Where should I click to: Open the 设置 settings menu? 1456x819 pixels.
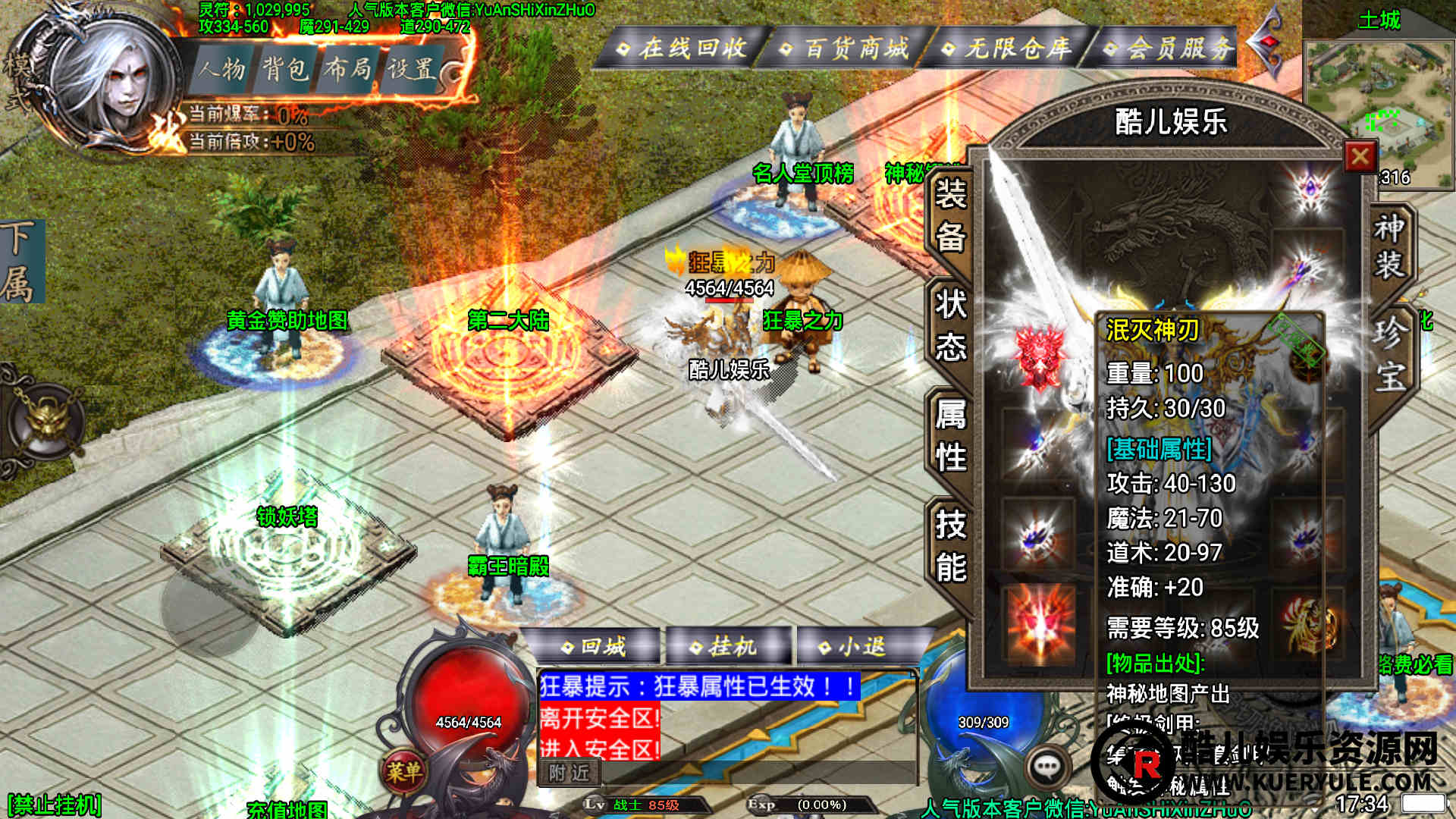(411, 70)
